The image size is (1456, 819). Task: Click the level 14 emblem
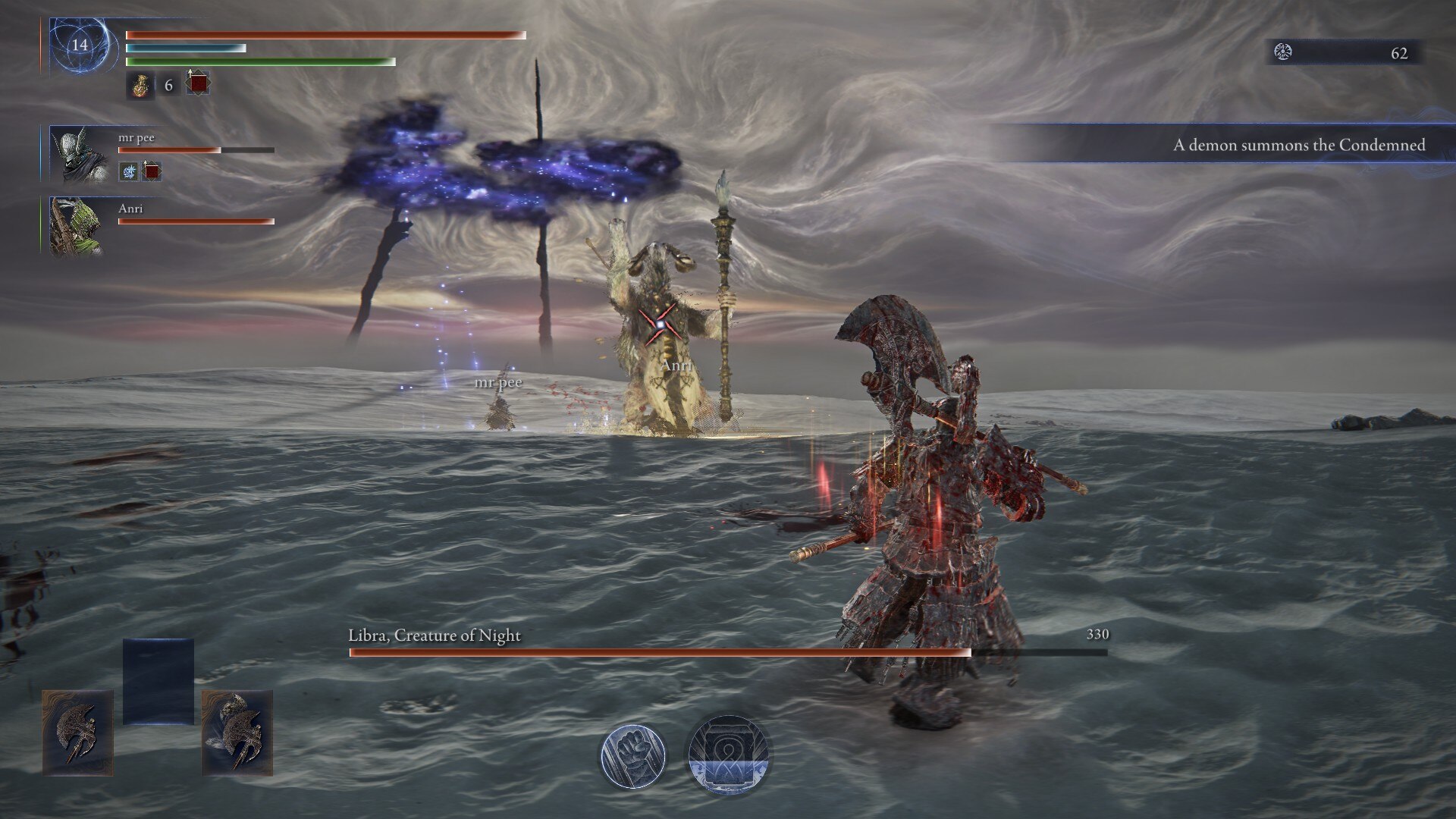80,45
